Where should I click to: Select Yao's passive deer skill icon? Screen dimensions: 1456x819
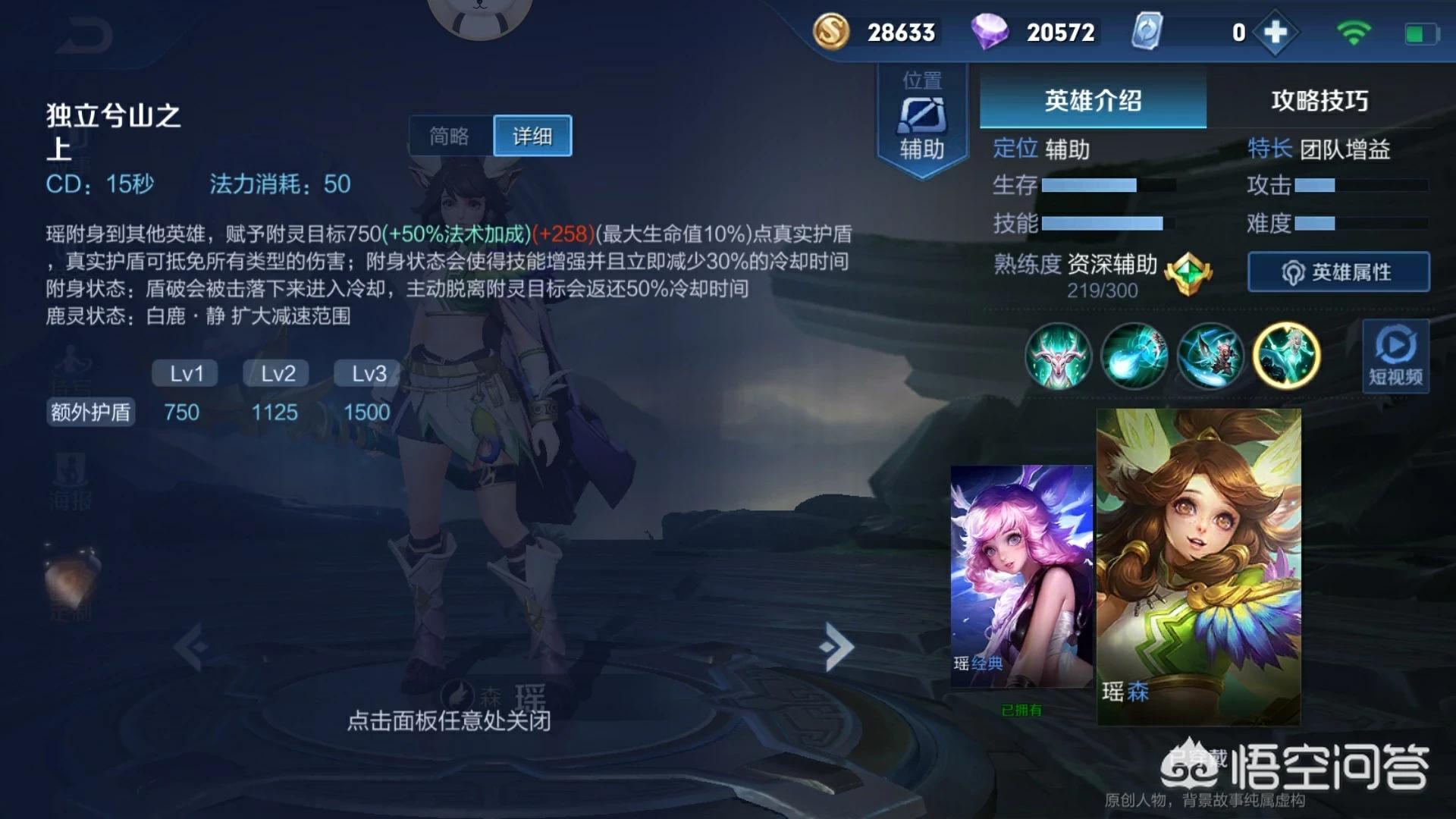pyautogui.click(x=1058, y=356)
